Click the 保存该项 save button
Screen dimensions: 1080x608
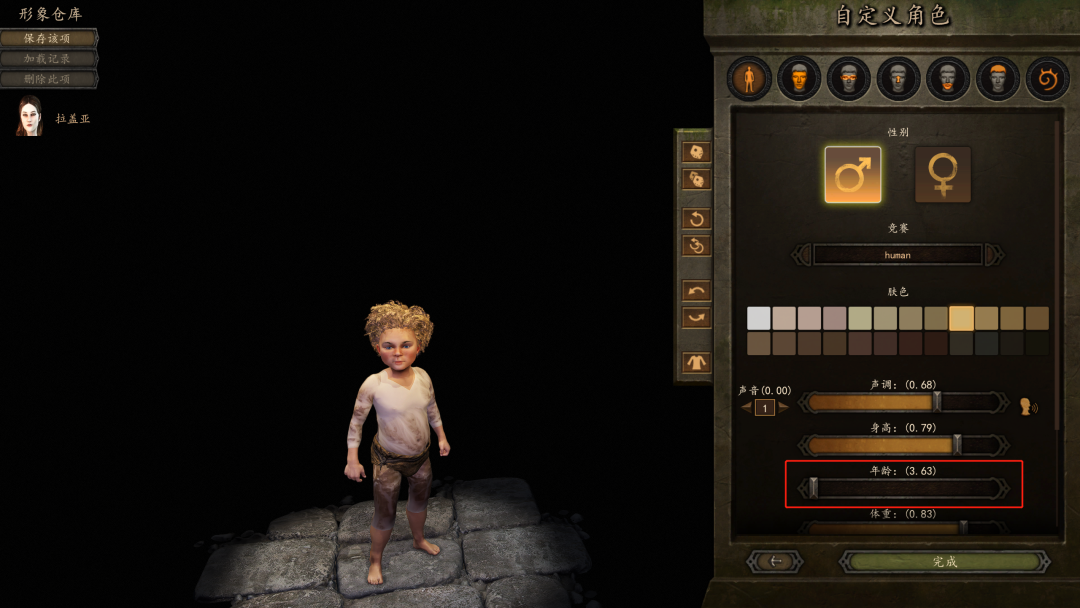(x=48, y=38)
